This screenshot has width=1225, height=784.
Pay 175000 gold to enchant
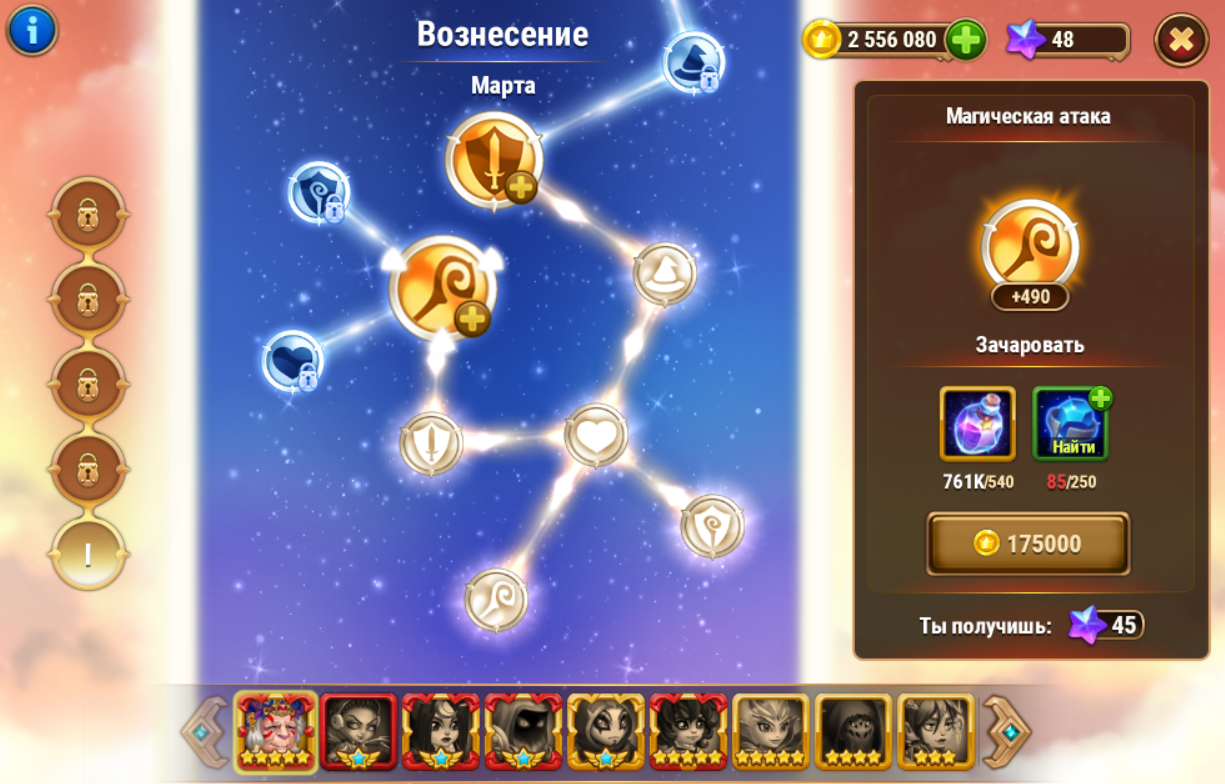1028,543
